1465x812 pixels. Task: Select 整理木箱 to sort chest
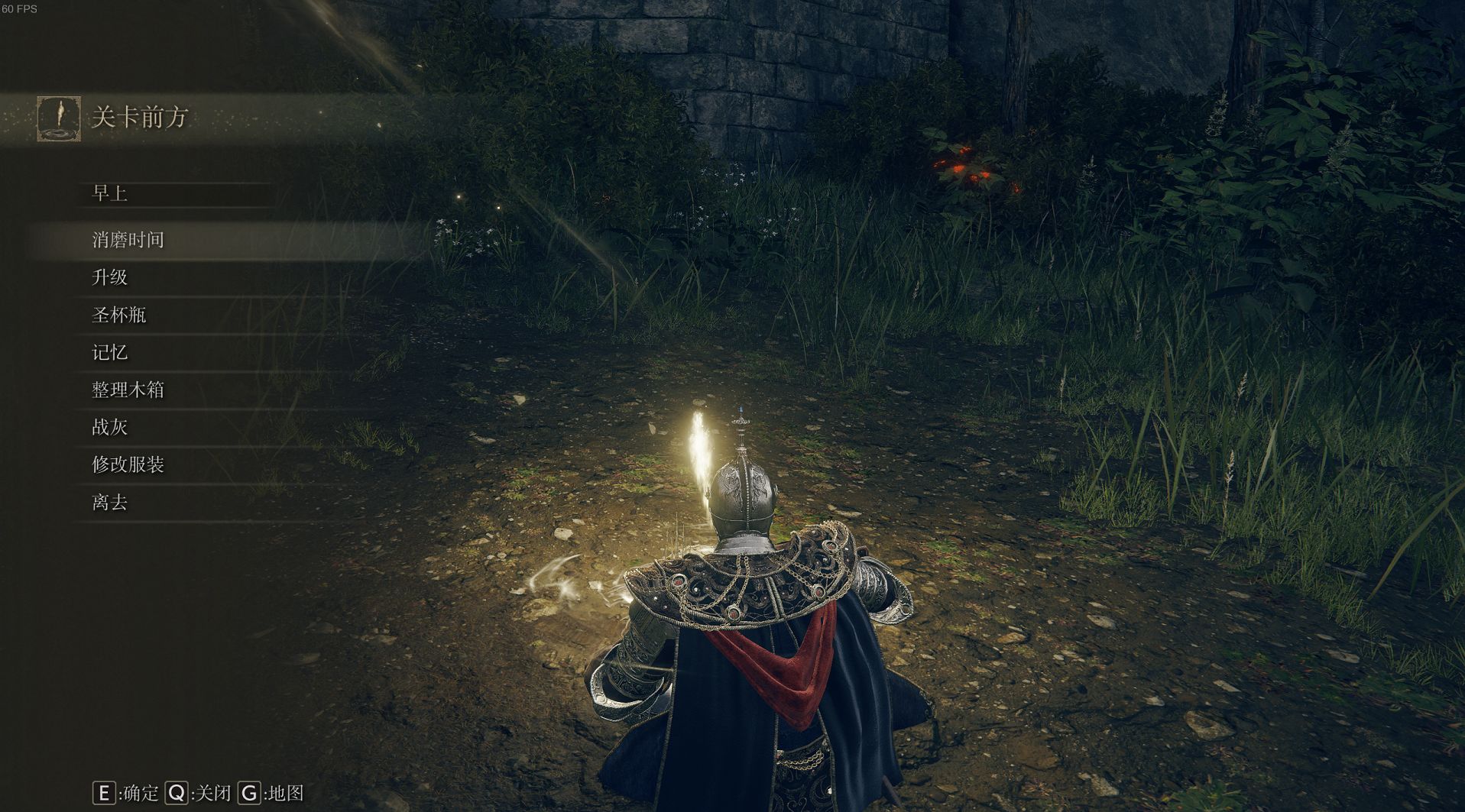(x=128, y=390)
